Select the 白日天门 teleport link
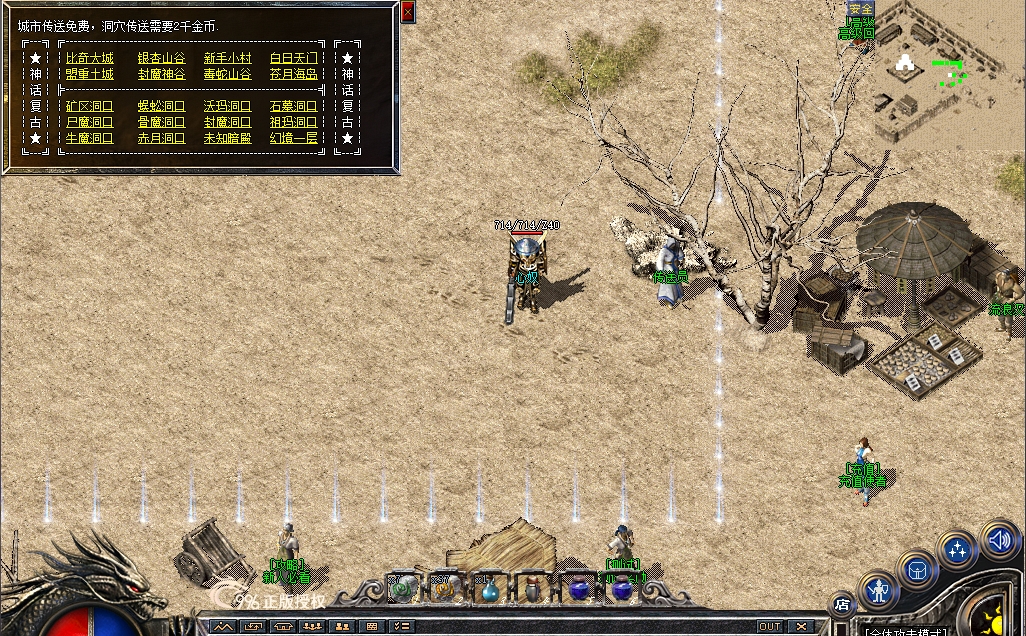The height and width of the screenshot is (636, 1026). (293, 59)
